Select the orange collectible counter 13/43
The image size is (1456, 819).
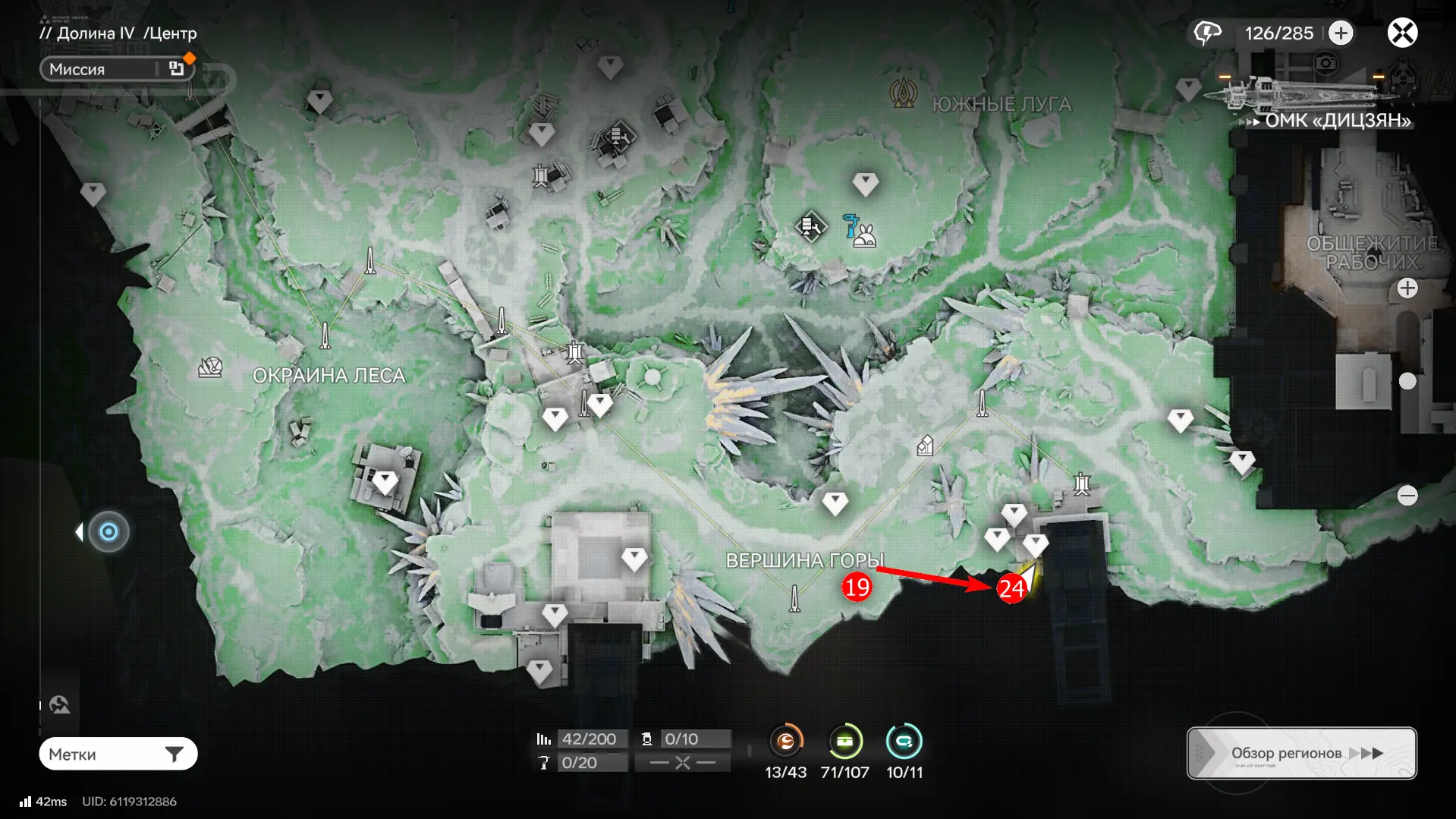(785, 741)
